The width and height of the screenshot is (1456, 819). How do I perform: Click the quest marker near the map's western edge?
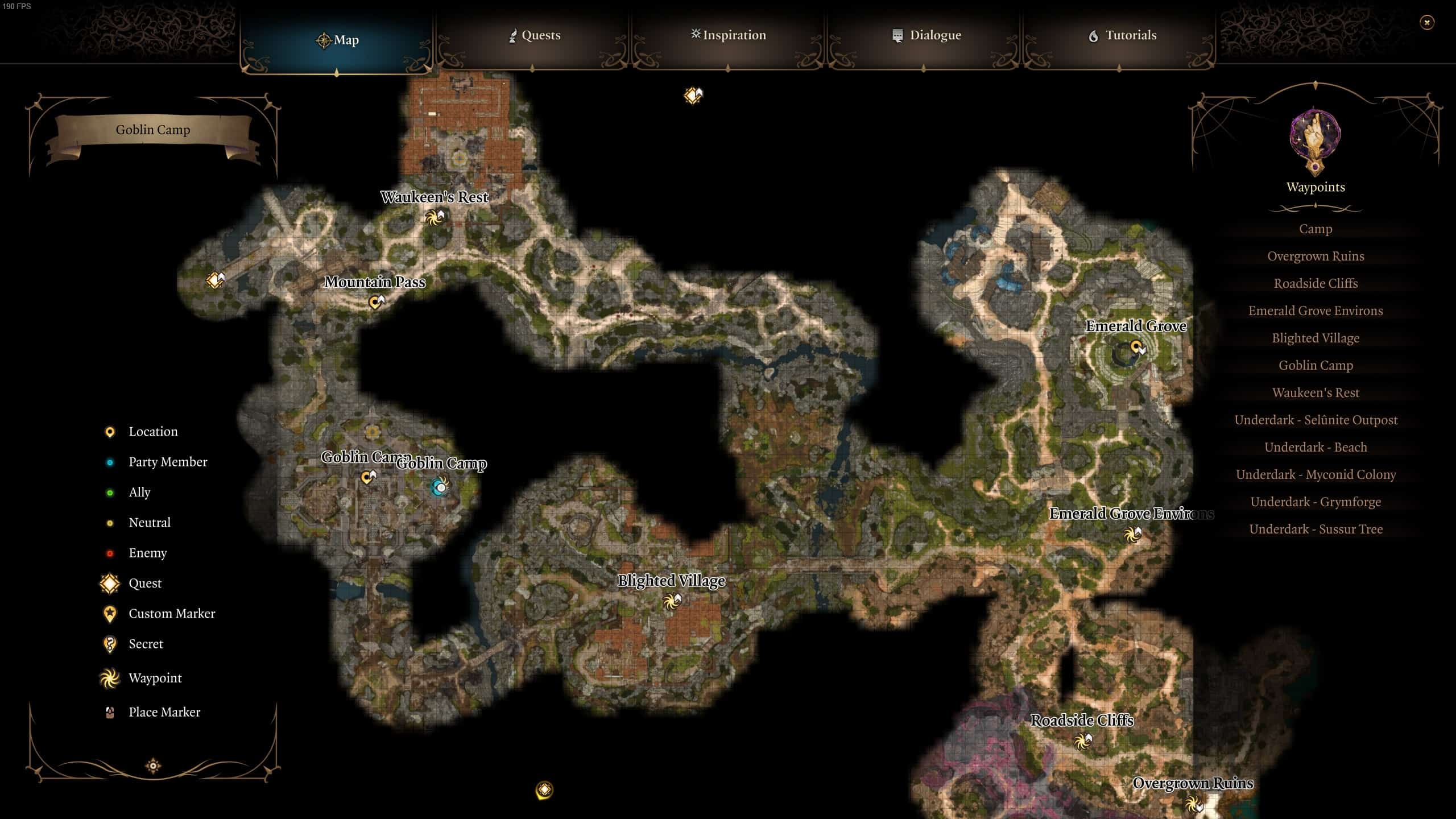(x=215, y=279)
